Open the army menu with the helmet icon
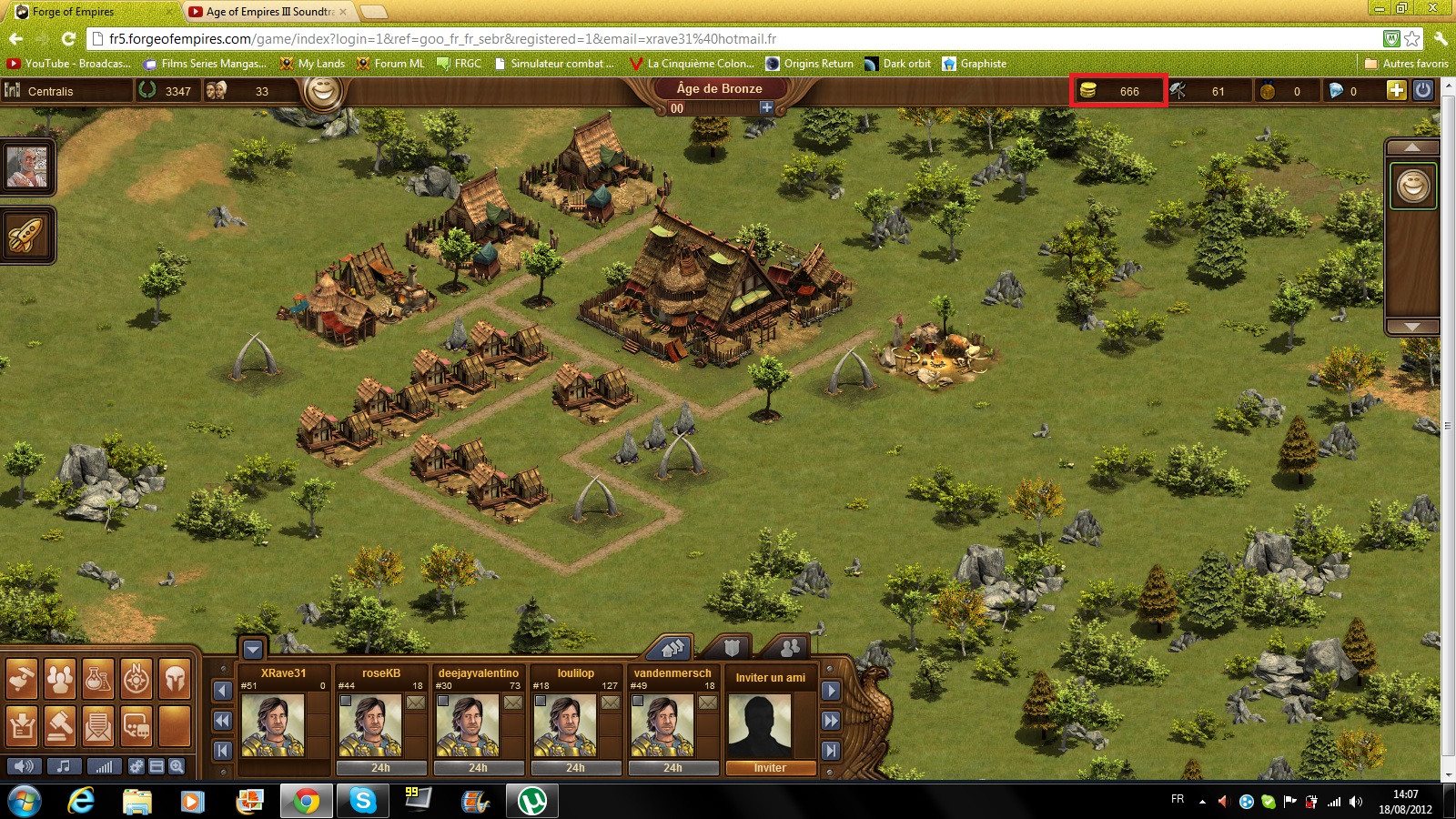Viewport: 1456px width, 819px height. pos(175,679)
